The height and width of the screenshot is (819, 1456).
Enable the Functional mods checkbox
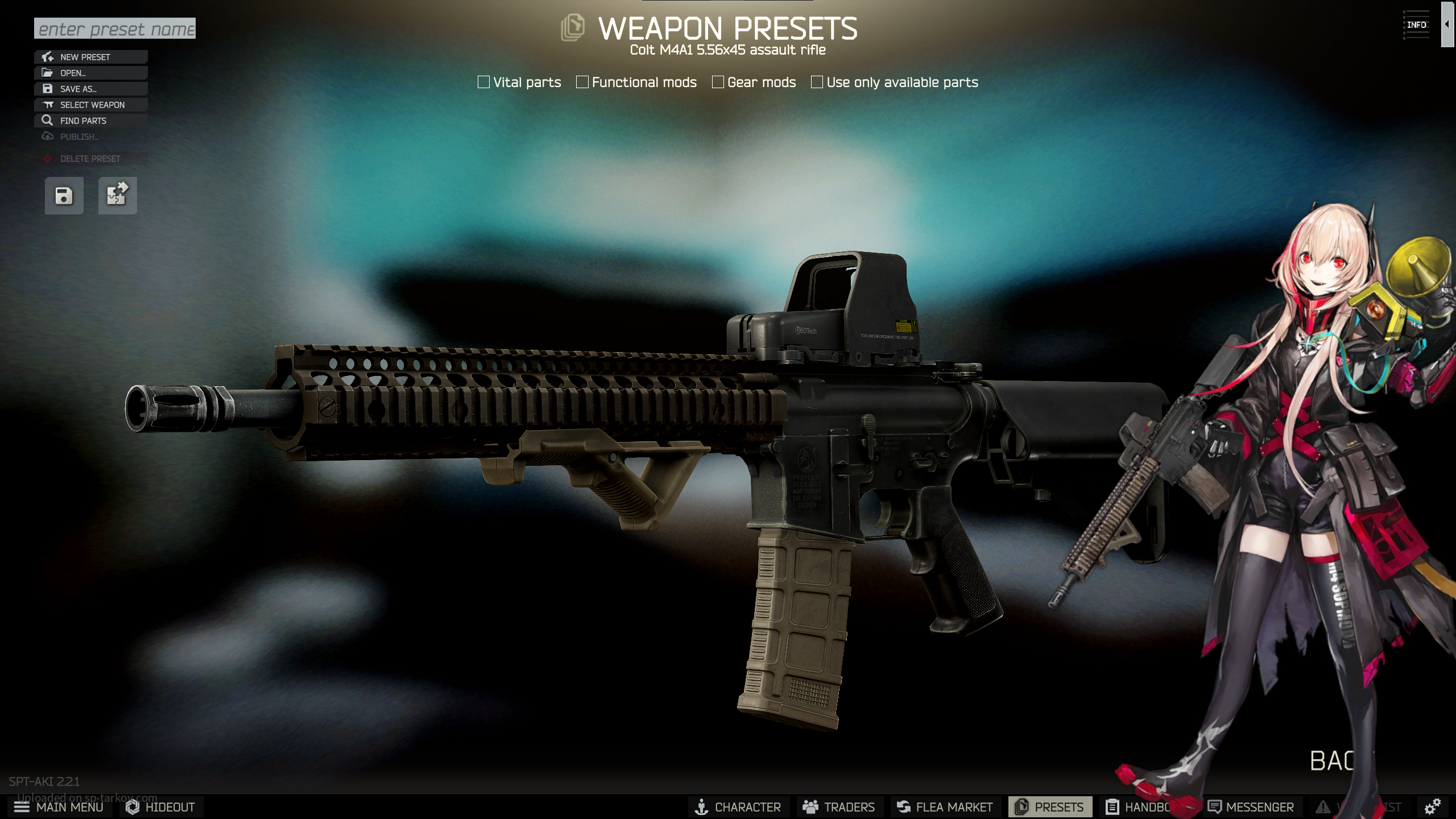pyautogui.click(x=582, y=82)
